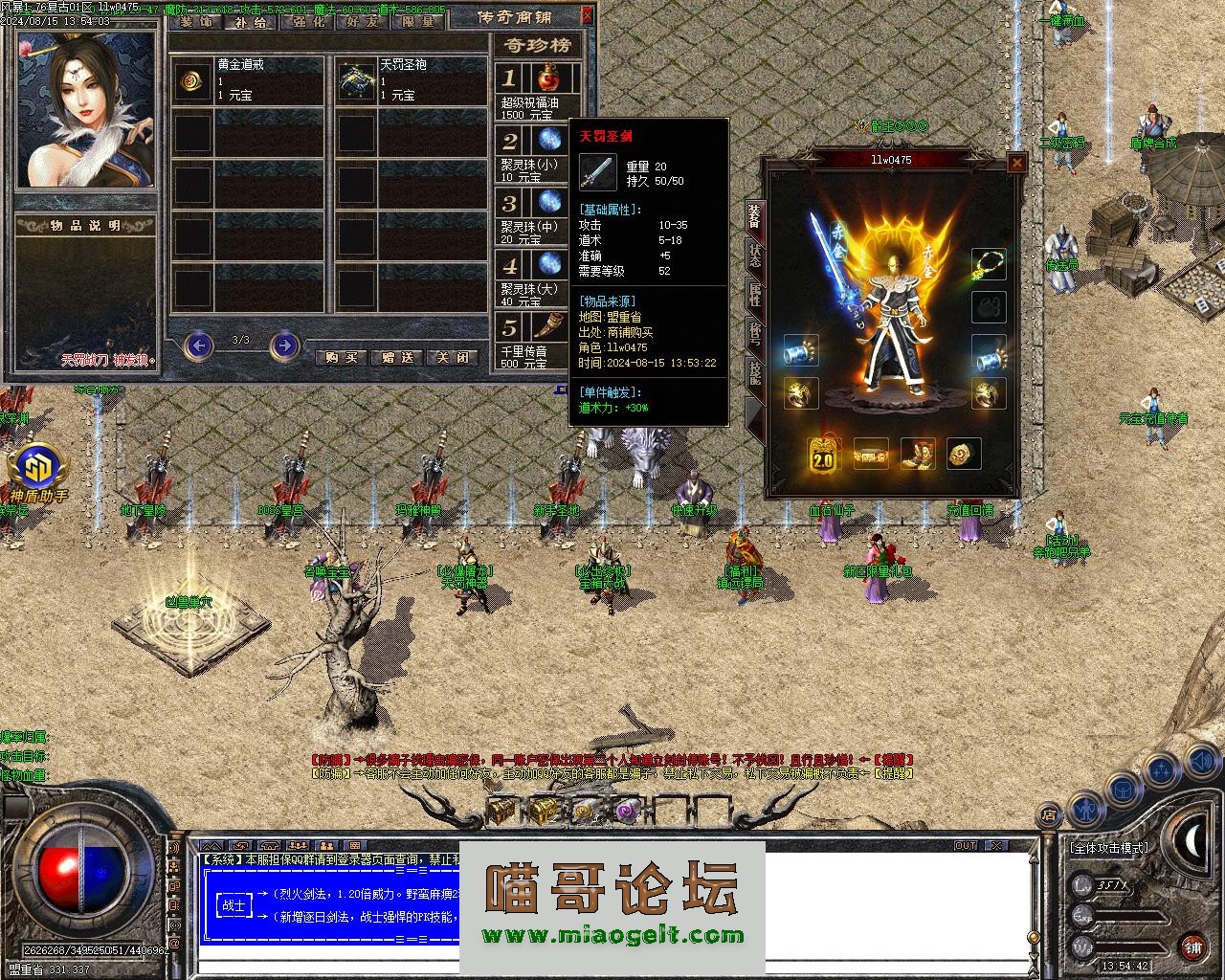Open the 状态 tab in character panel
Screen dimensions: 1225x980
pos(755,256)
